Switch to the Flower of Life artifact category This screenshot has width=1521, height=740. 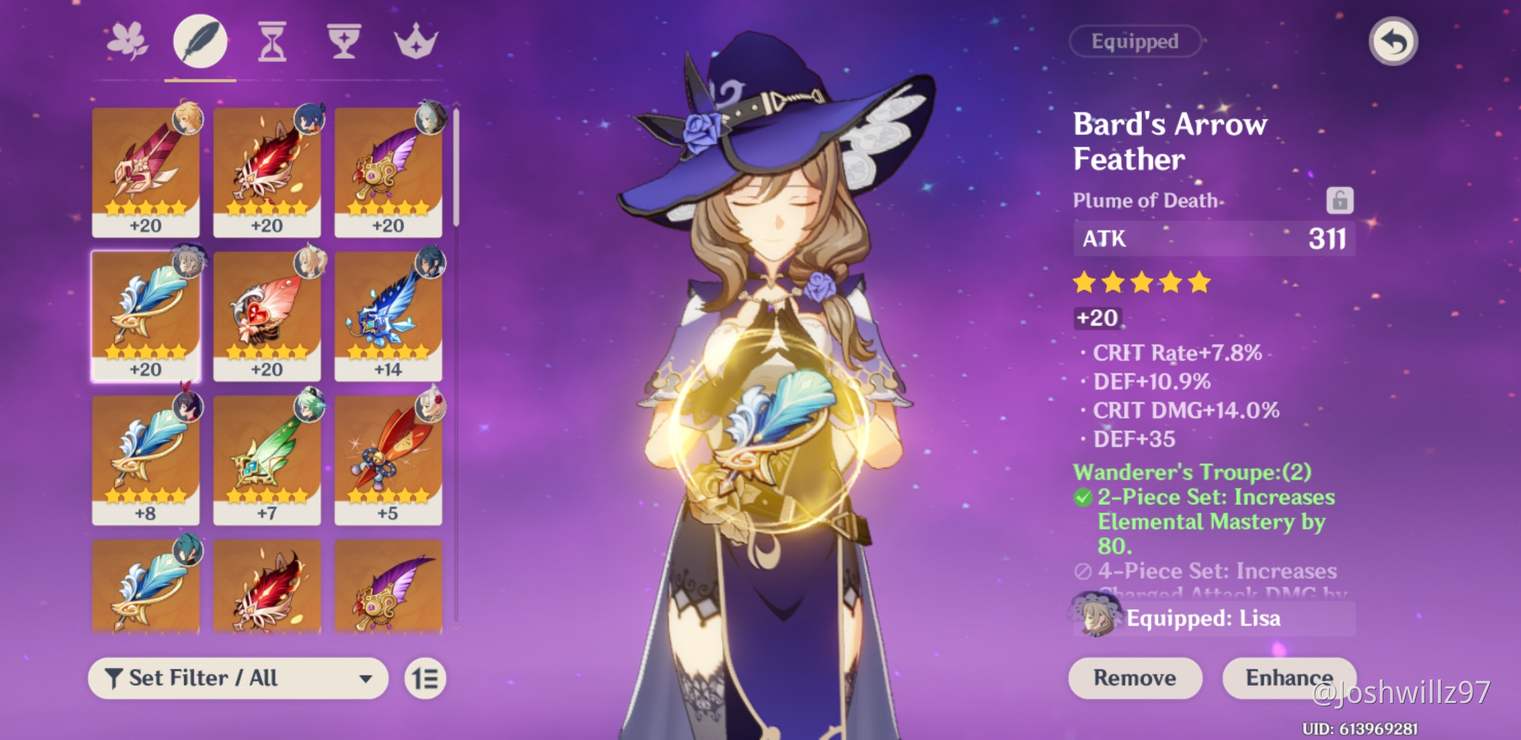click(127, 40)
